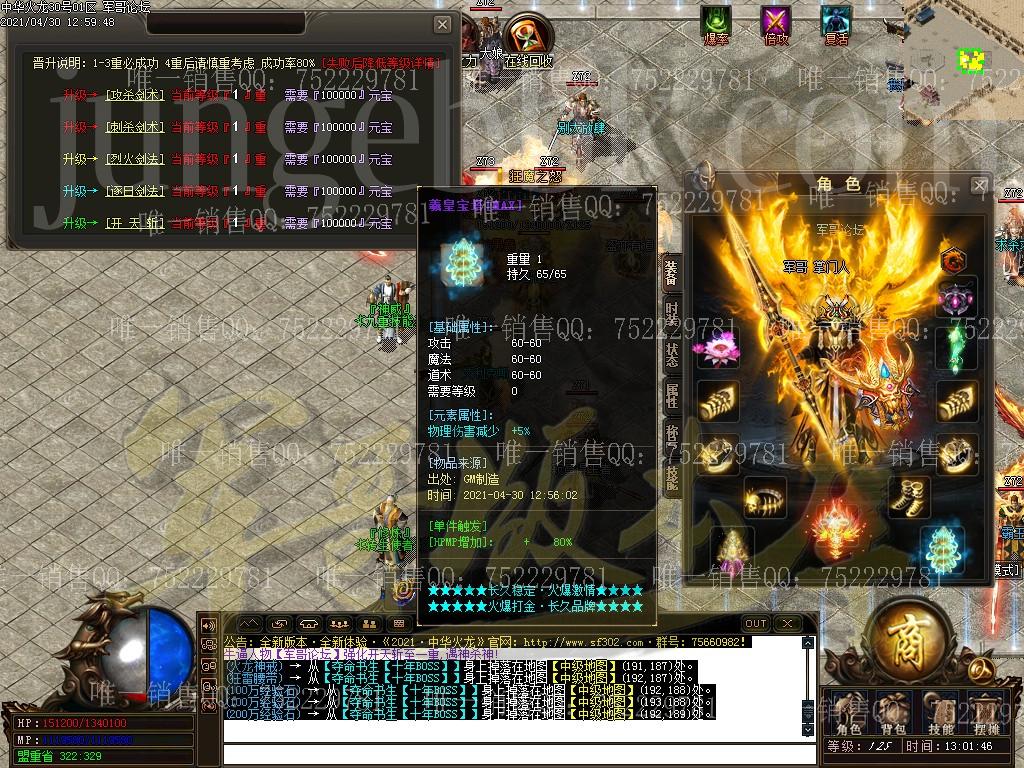Close the 角色 character panel

[x=980, y=185]
